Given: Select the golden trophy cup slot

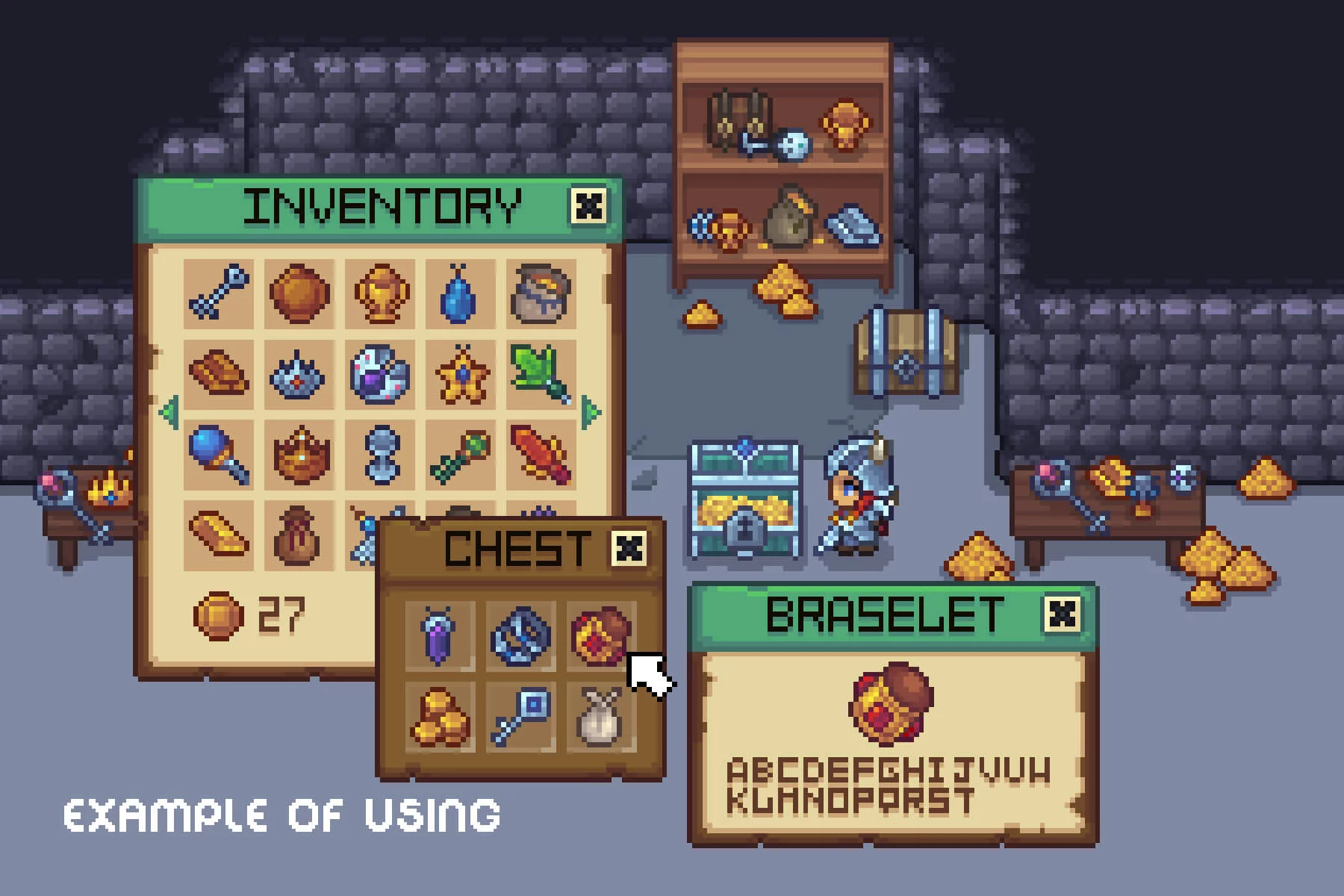Looking at the screenshot, I should tap(380, 293).
